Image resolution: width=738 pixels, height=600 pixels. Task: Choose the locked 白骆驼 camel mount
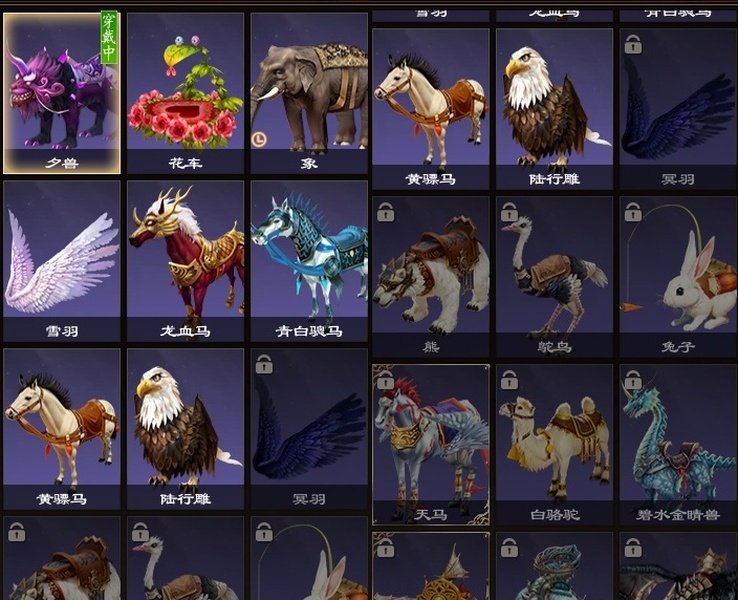pyautogui.click(x=554, y=444)
